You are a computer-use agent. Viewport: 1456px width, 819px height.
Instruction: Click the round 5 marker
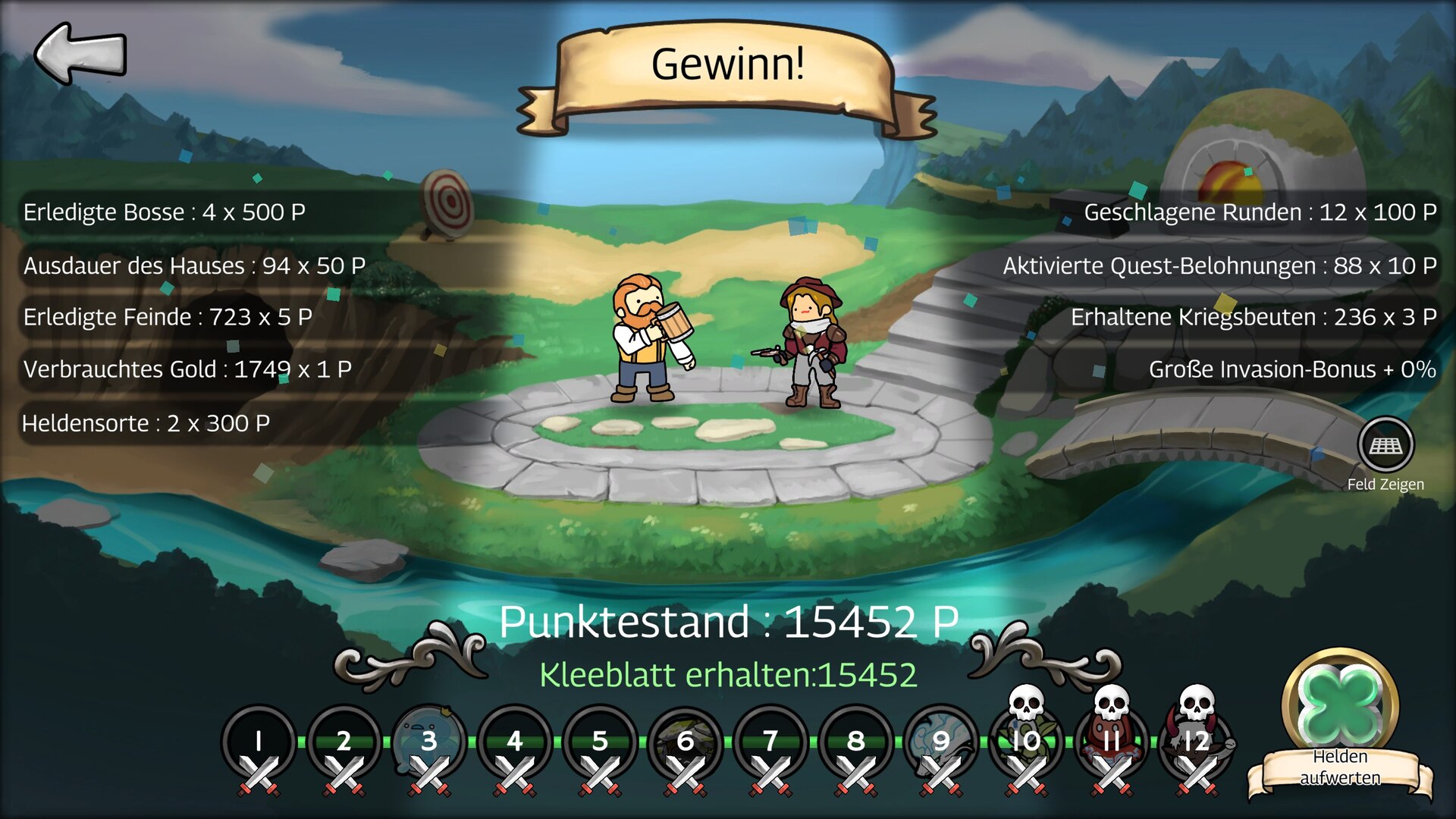[x=600, y=742]
